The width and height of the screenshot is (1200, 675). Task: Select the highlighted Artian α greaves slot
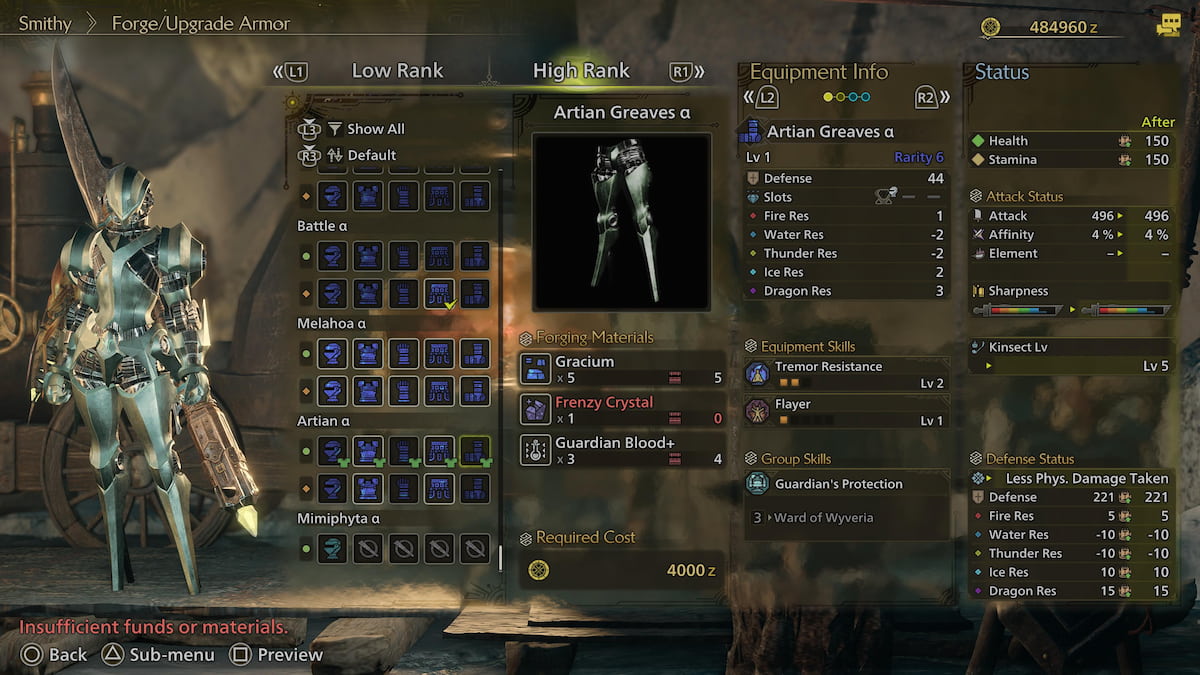coord(475,451)
